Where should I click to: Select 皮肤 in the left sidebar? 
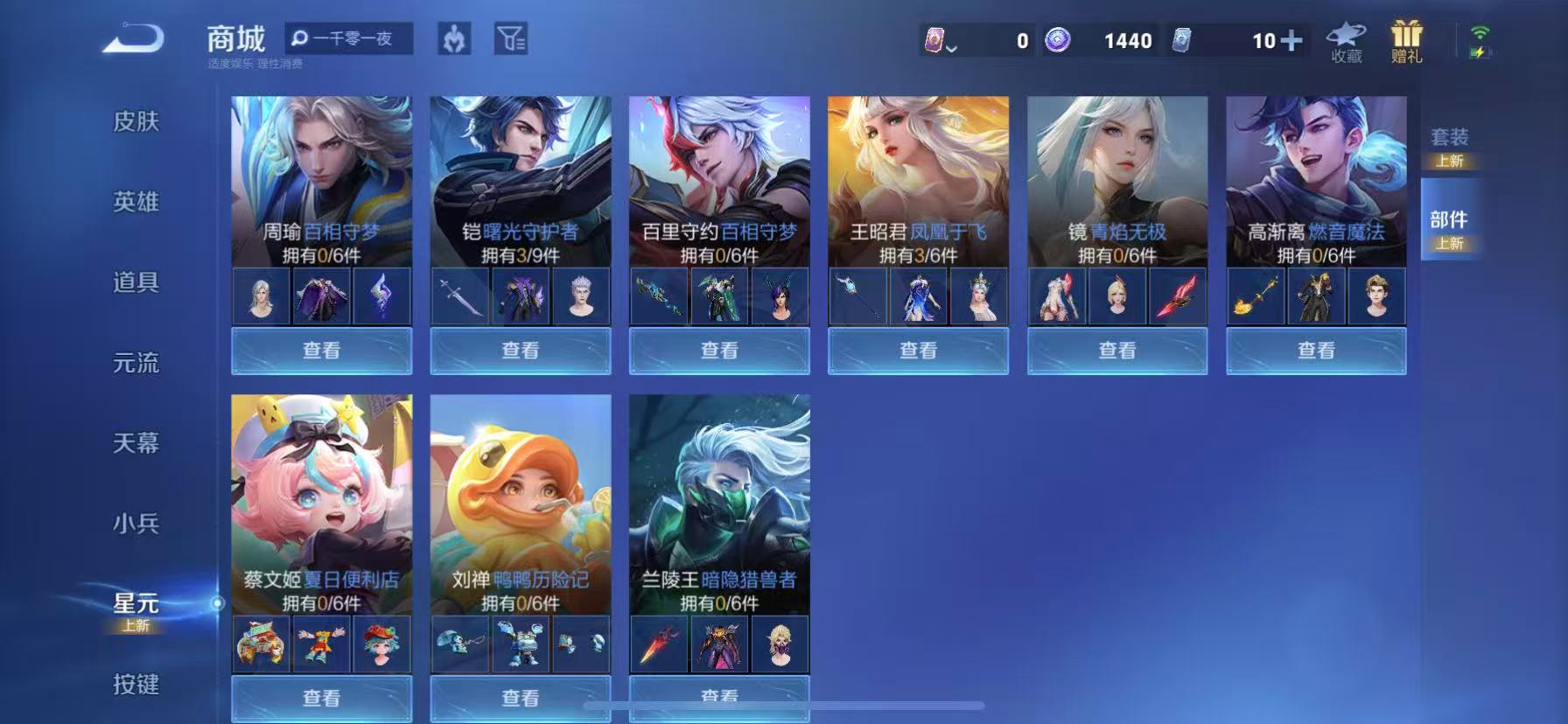(x=138, y=123)
